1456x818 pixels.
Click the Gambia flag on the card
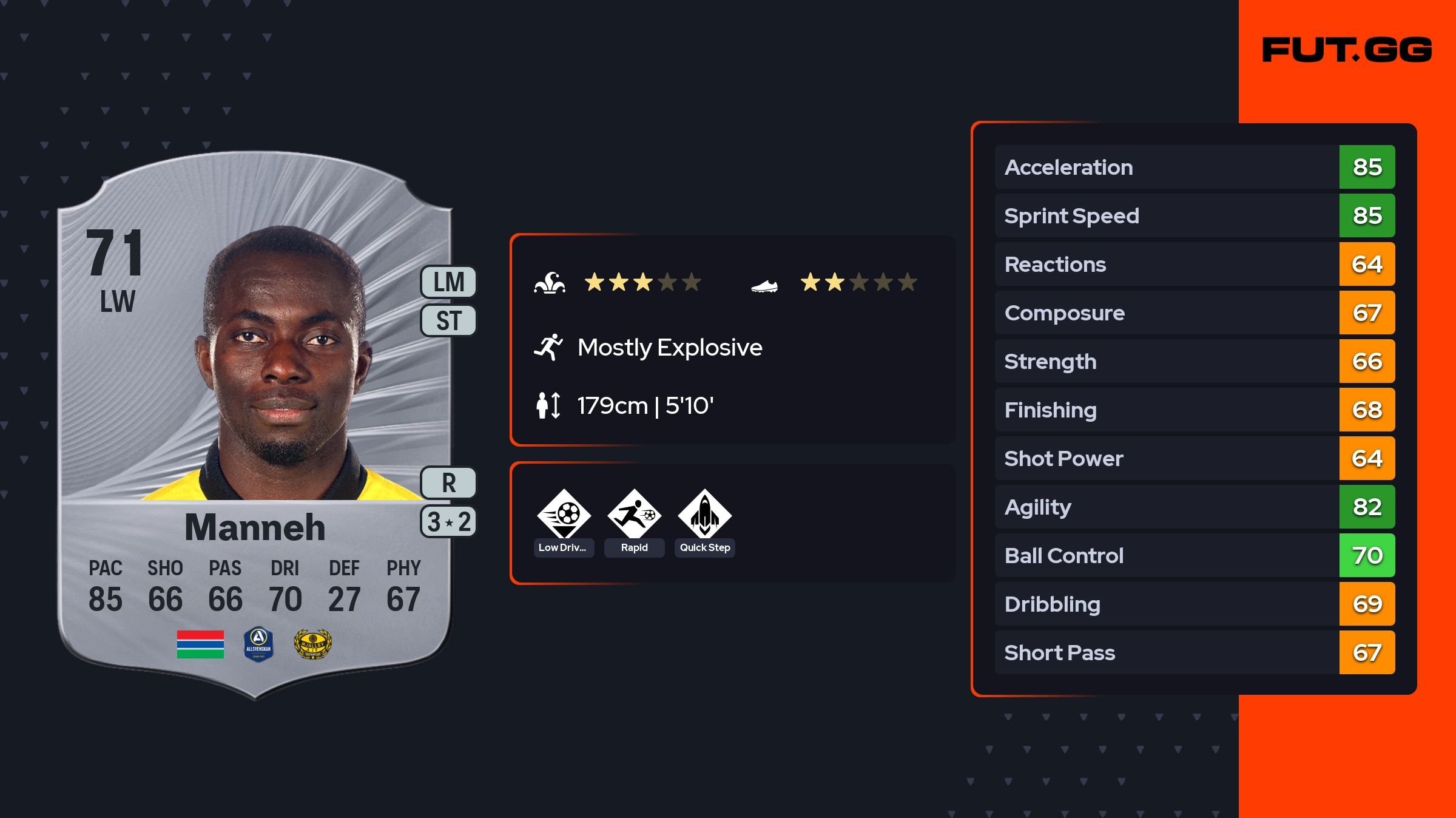200,644
